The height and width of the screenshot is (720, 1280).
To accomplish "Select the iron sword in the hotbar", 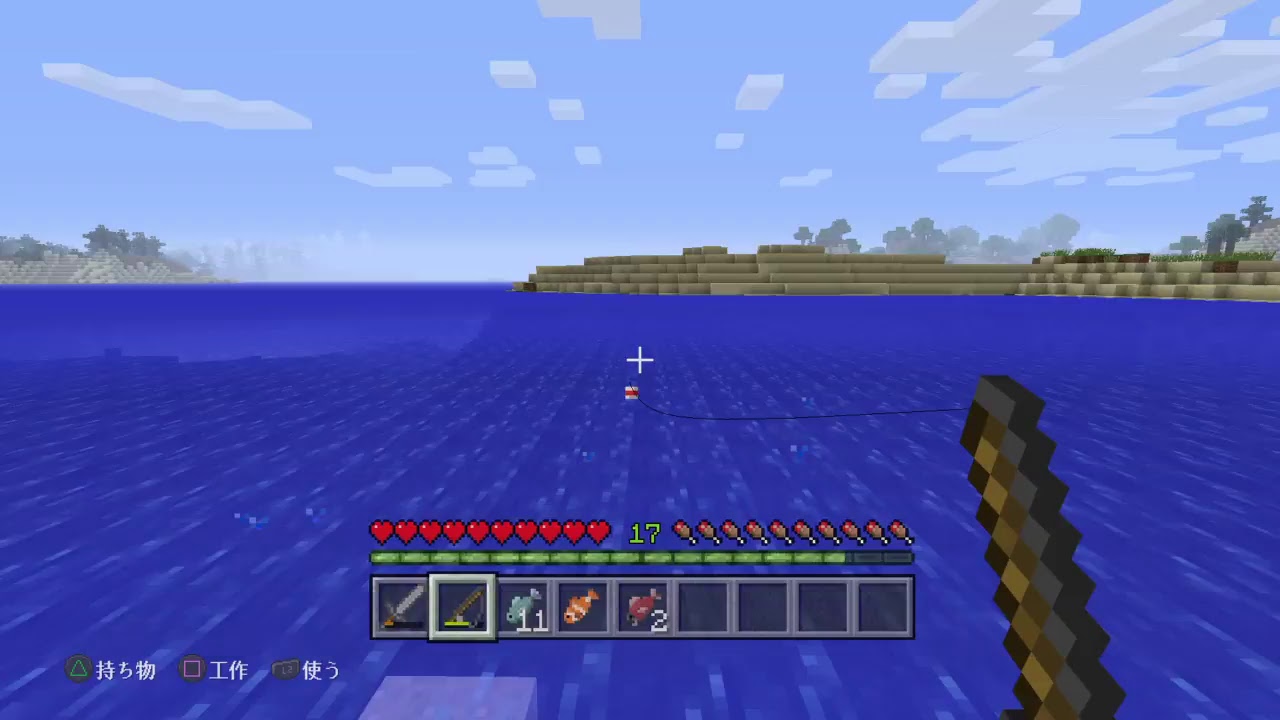I will coord(401,606).
